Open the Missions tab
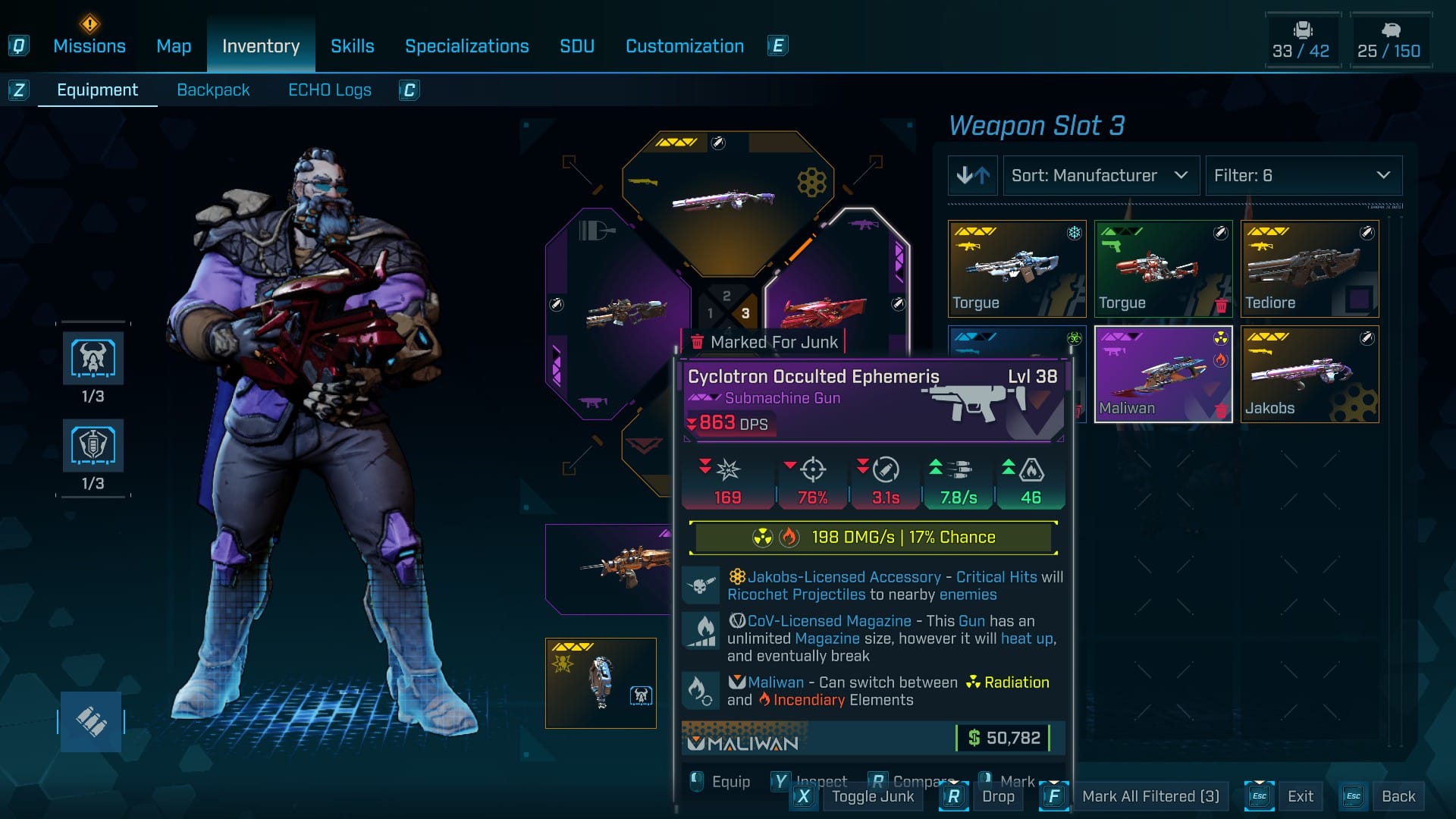This screenshot has width=1456, height=819. click(x=89, y=46)
